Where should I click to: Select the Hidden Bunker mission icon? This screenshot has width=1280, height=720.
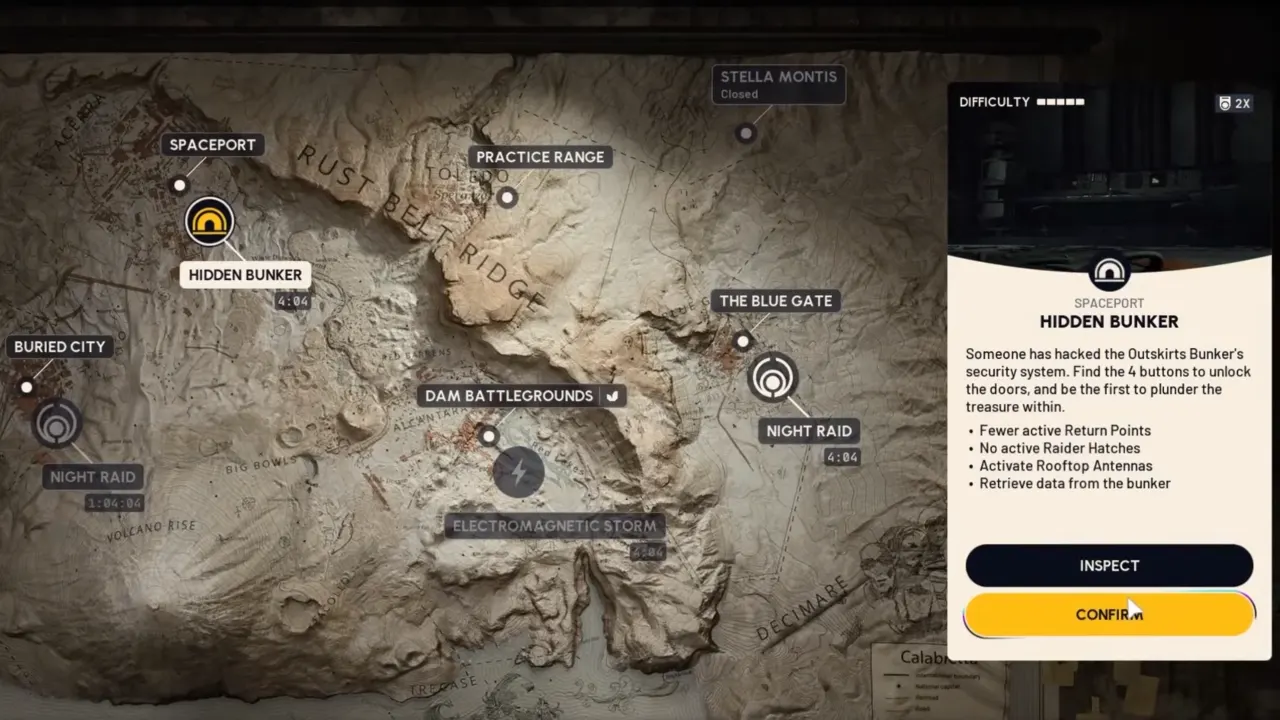pyautogui.click(x=209, y=221)
